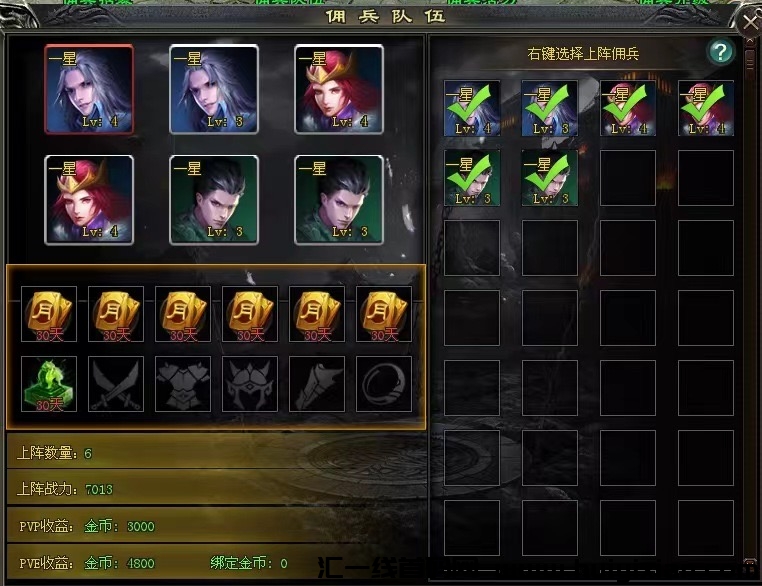Toggle the checkmarked white-haired Lv 3 roster mercenary
Viewport: 762px width, 586px height.
[x=549, y=108]
